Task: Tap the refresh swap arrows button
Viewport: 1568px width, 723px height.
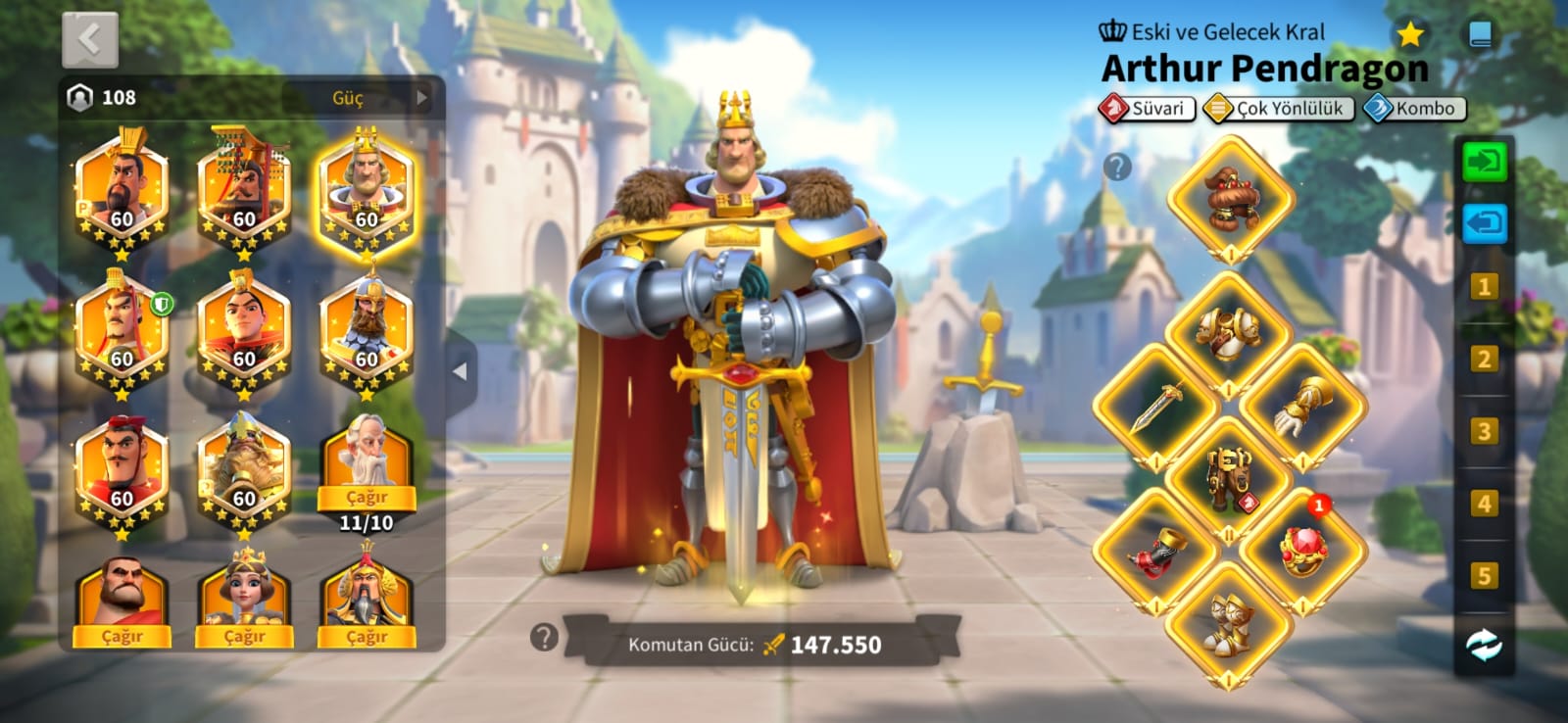Action: click(x=1484, y=645)
